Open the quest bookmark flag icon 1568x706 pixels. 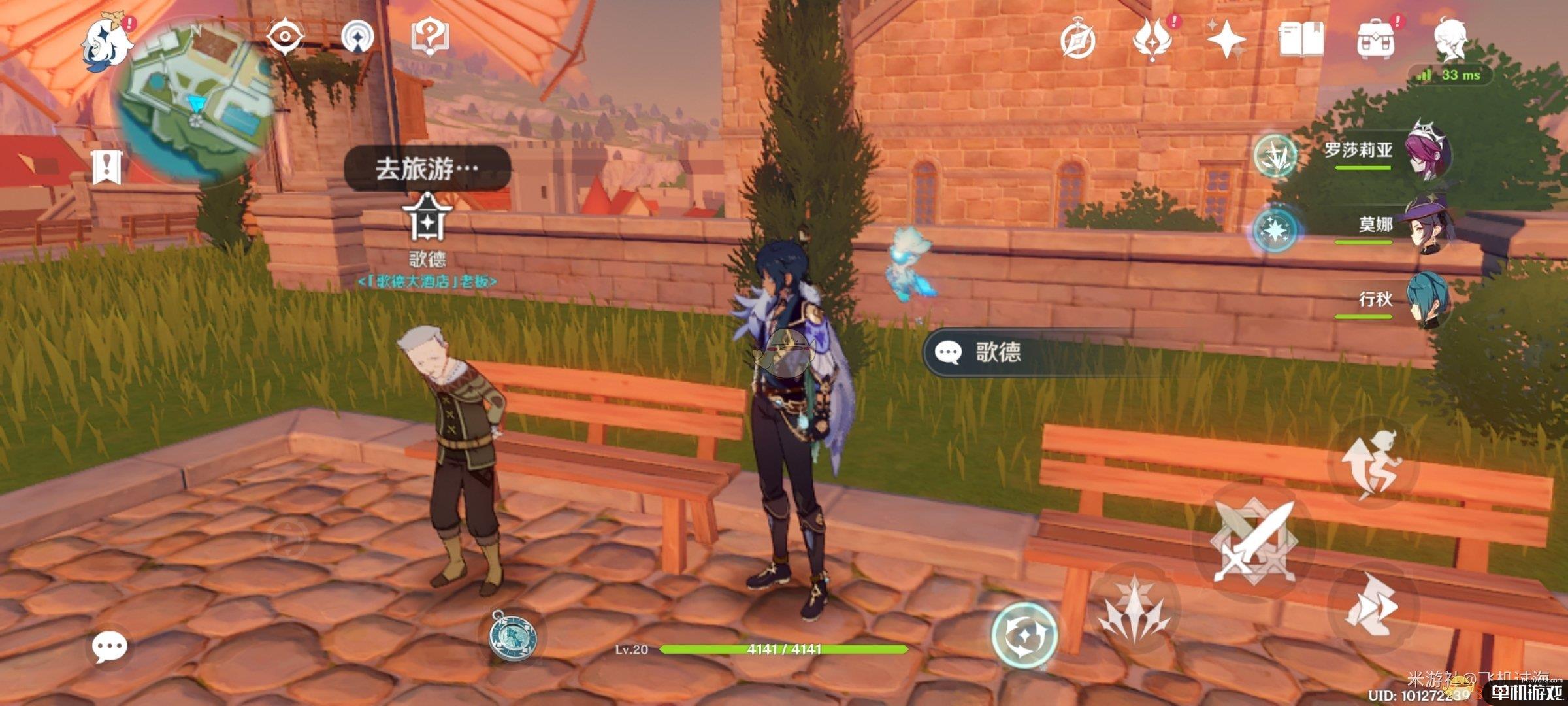click(106, 167)
